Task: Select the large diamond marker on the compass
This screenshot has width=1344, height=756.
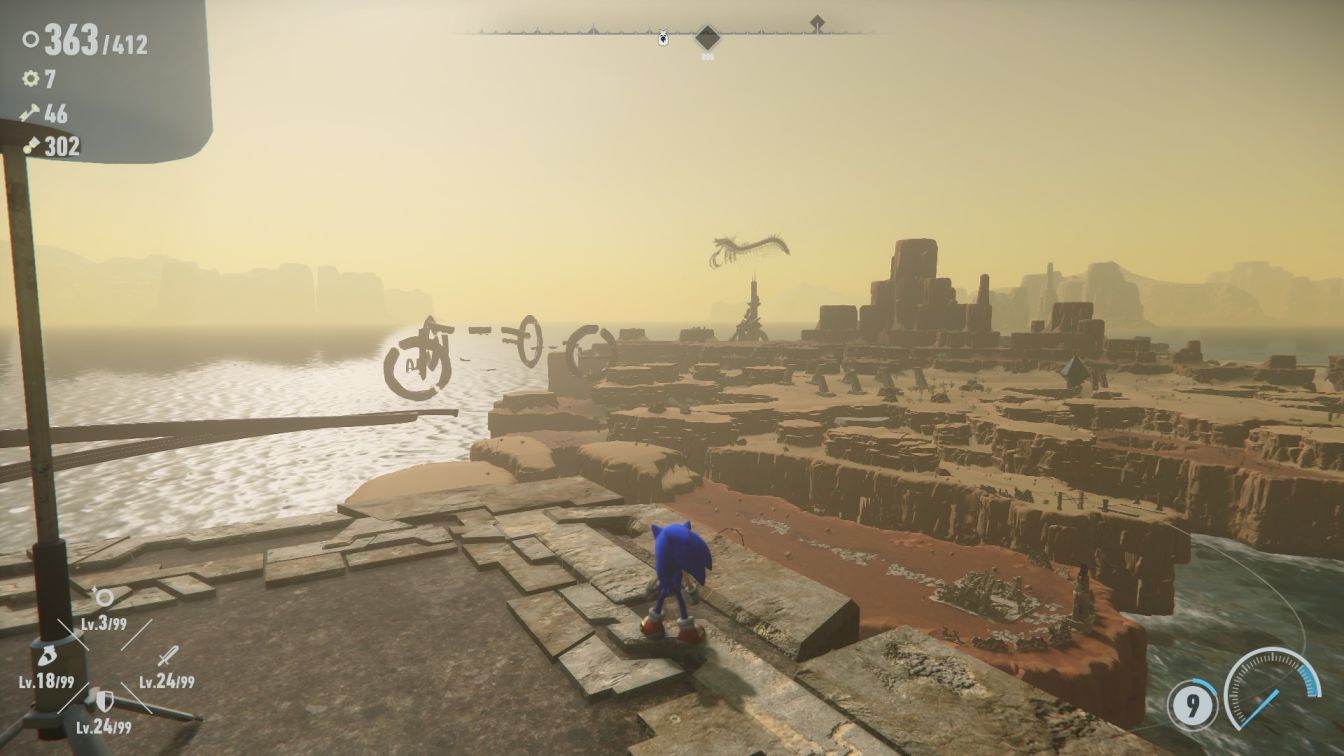Action: 708,38
